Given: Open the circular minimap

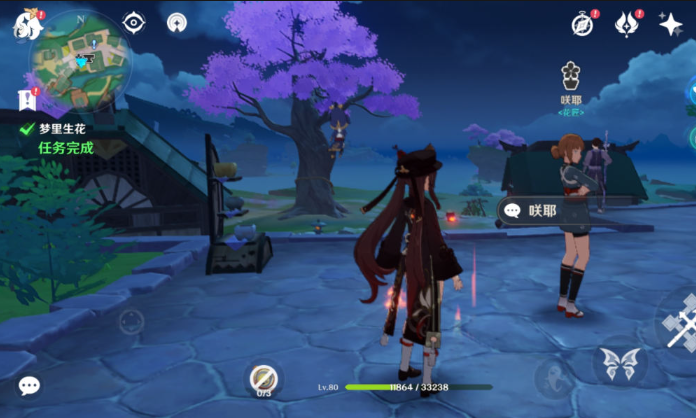Looking at the screenshot, I should click(x=78, y=57).
